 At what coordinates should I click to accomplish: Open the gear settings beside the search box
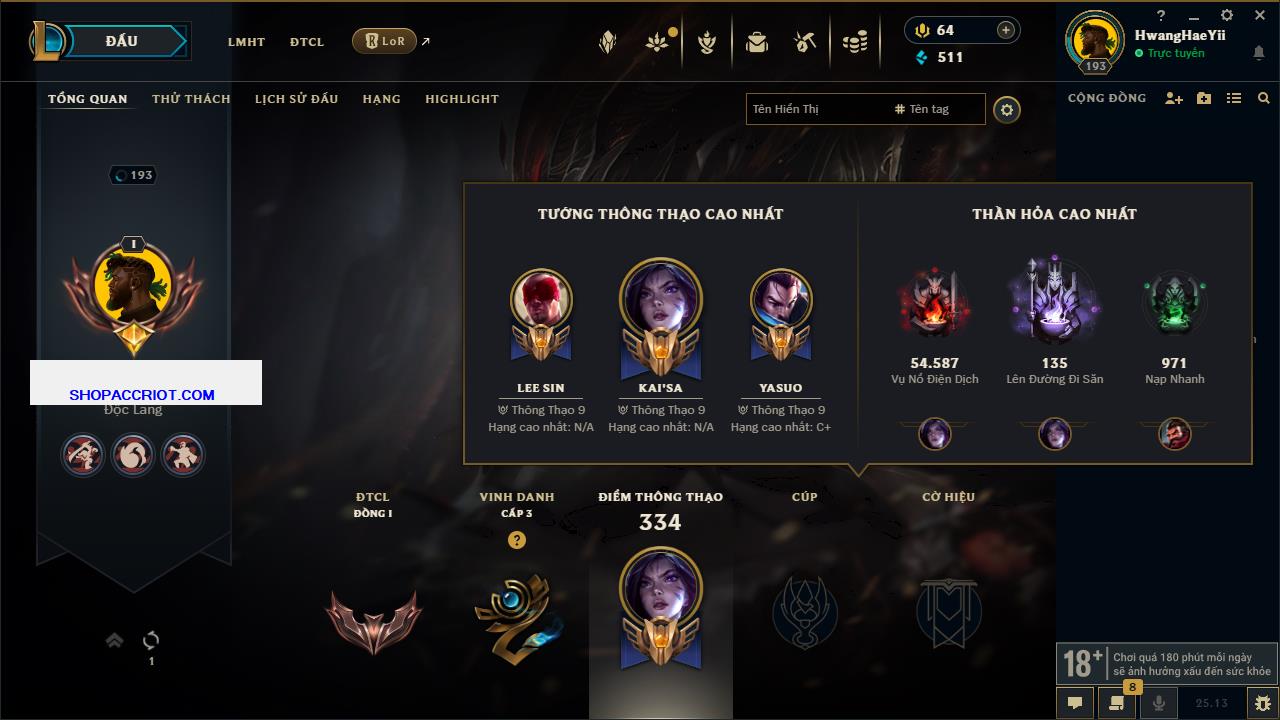[x=1007, y=110]
